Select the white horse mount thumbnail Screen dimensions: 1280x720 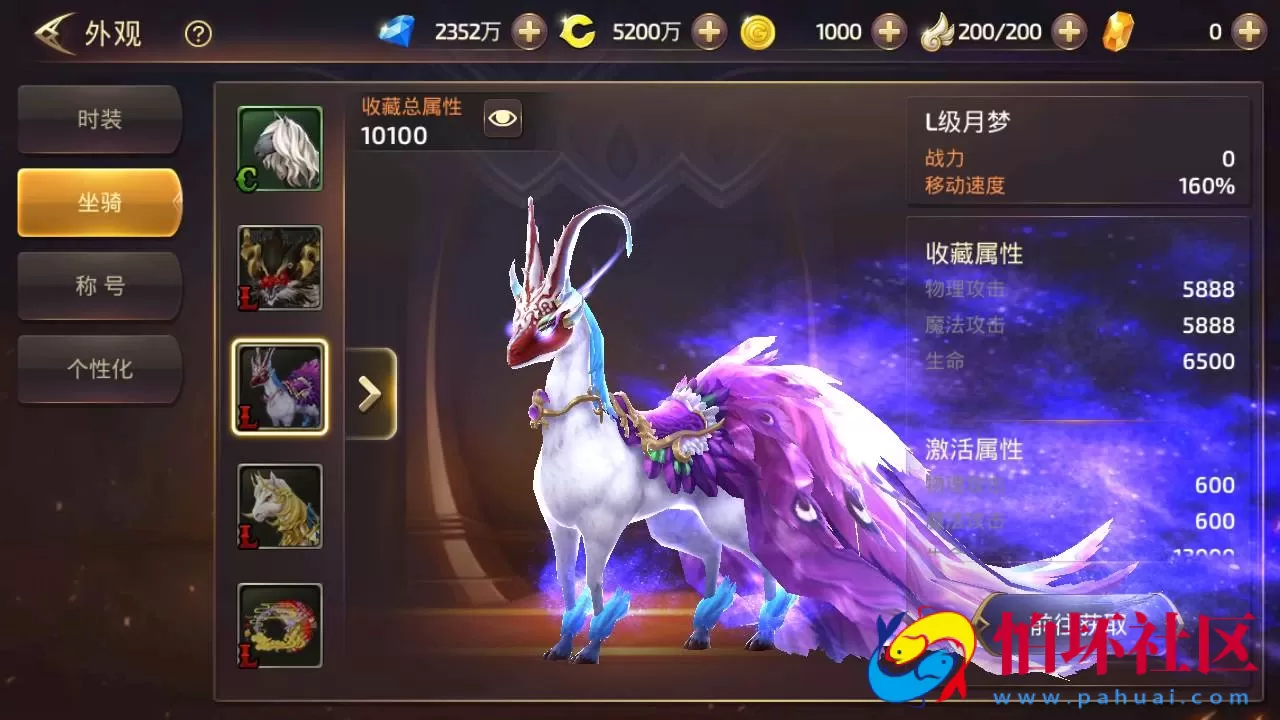279,148
